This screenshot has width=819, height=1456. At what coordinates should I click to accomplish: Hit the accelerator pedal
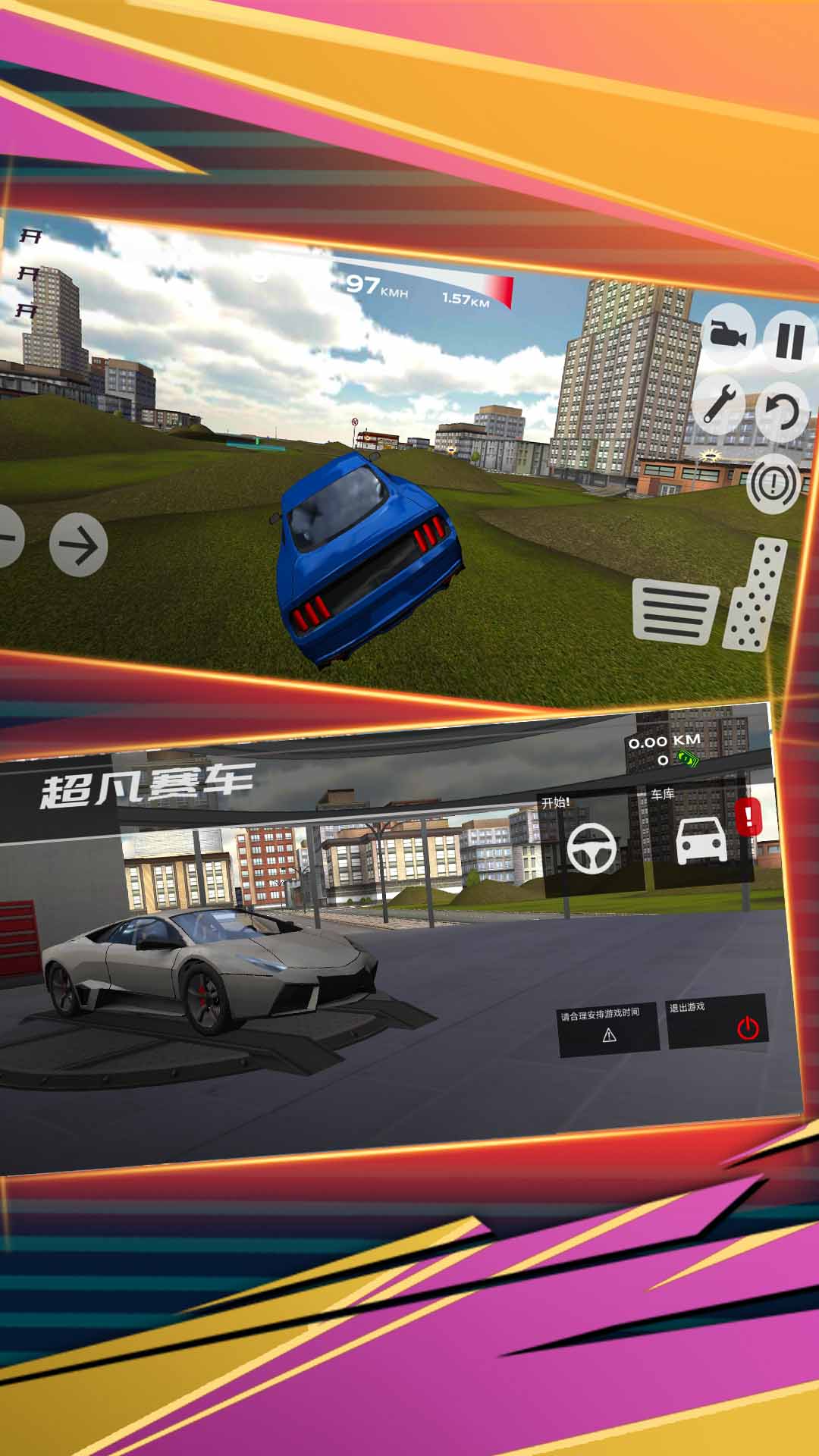756,595
